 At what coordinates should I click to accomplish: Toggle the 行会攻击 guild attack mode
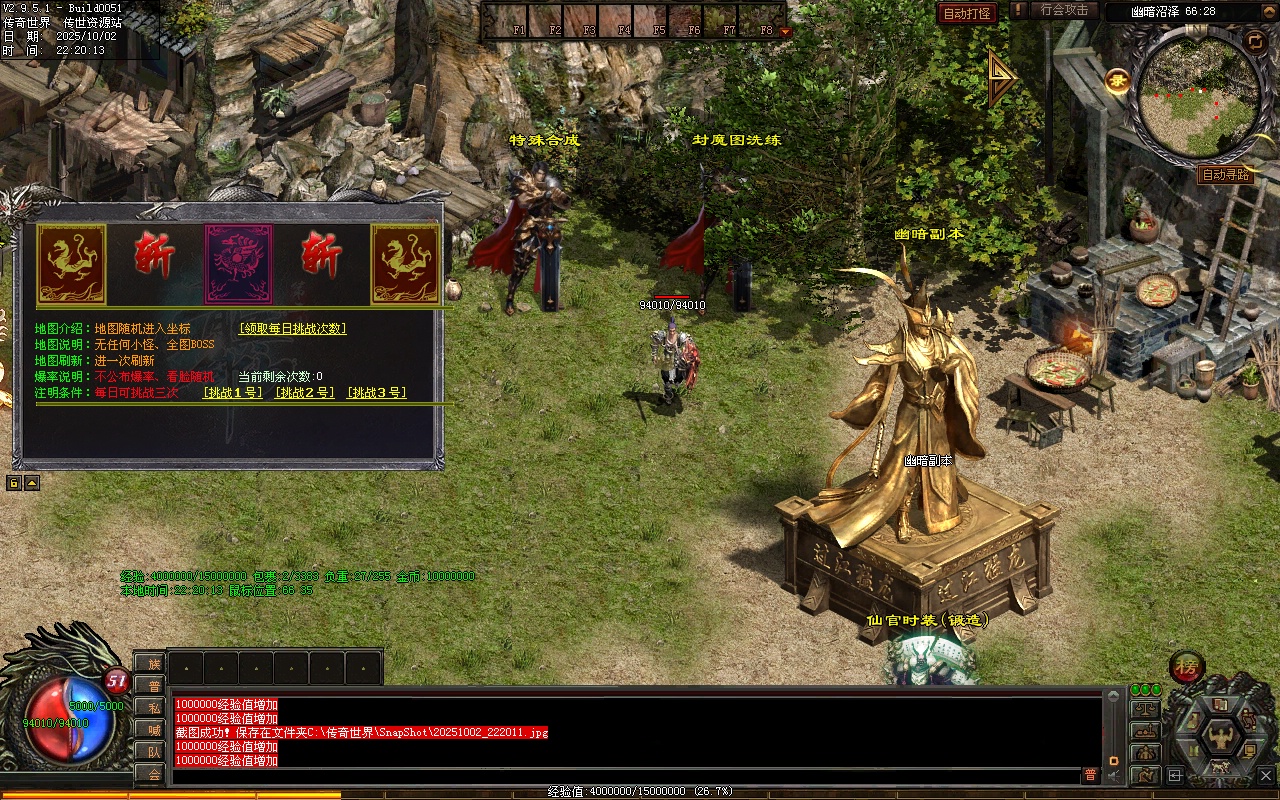(1064, 10)
